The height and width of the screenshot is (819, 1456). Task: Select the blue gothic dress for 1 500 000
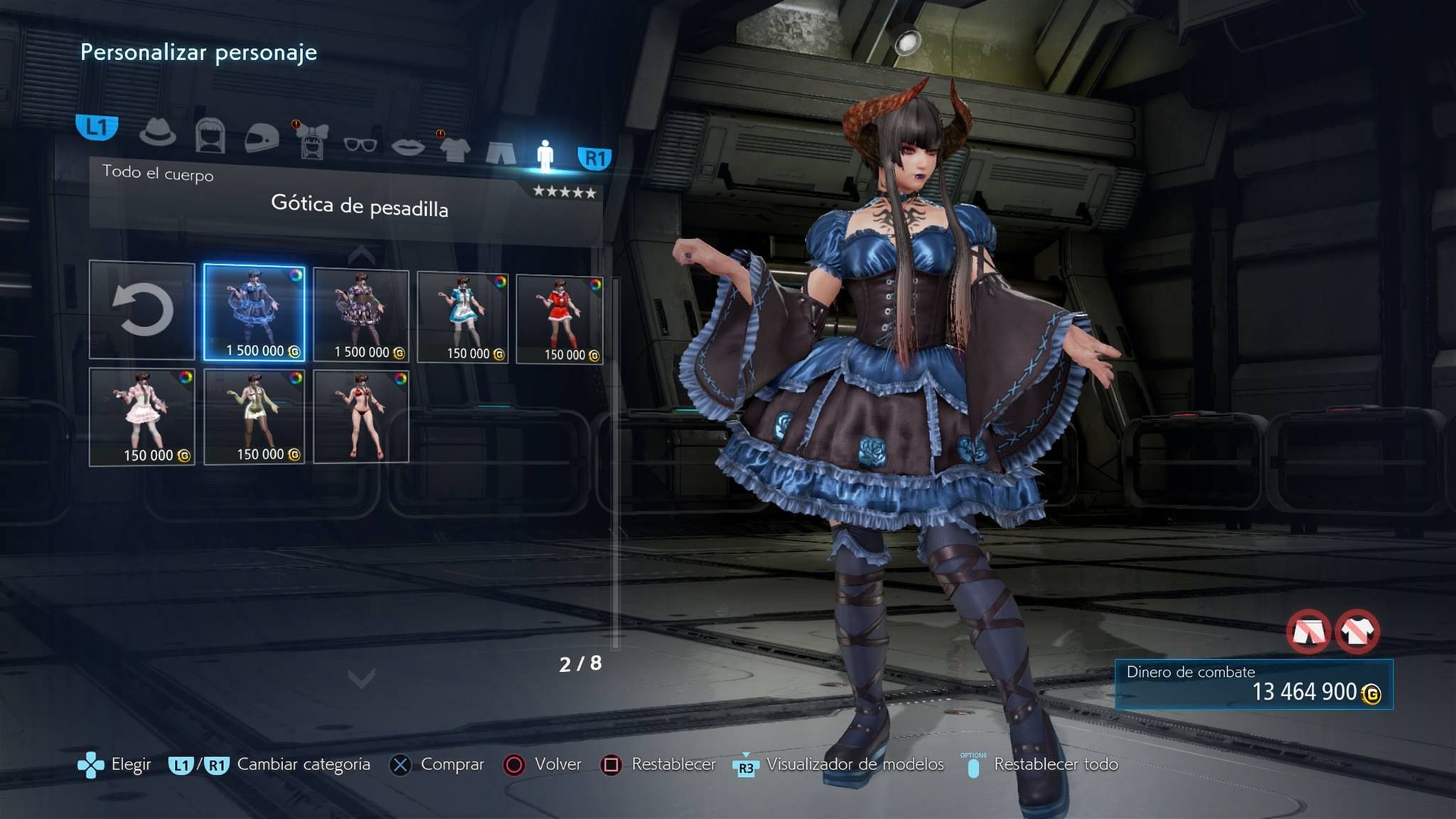(x=255, y=312)
